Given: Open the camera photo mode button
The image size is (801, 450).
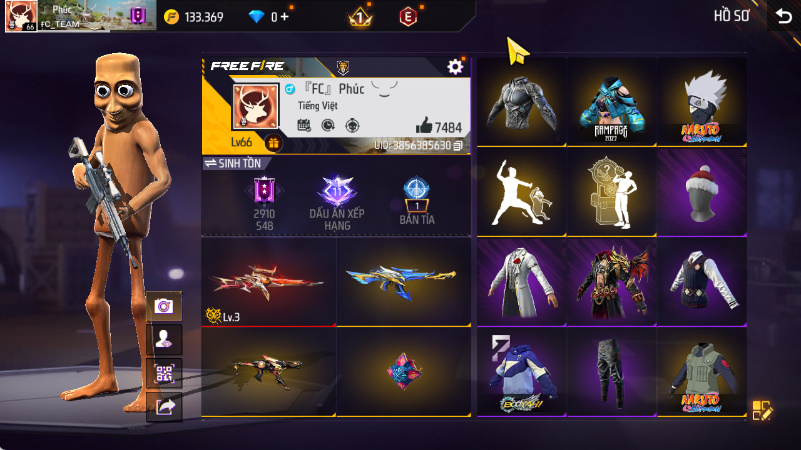Looking at the screenshot, I should click(164, 307).
